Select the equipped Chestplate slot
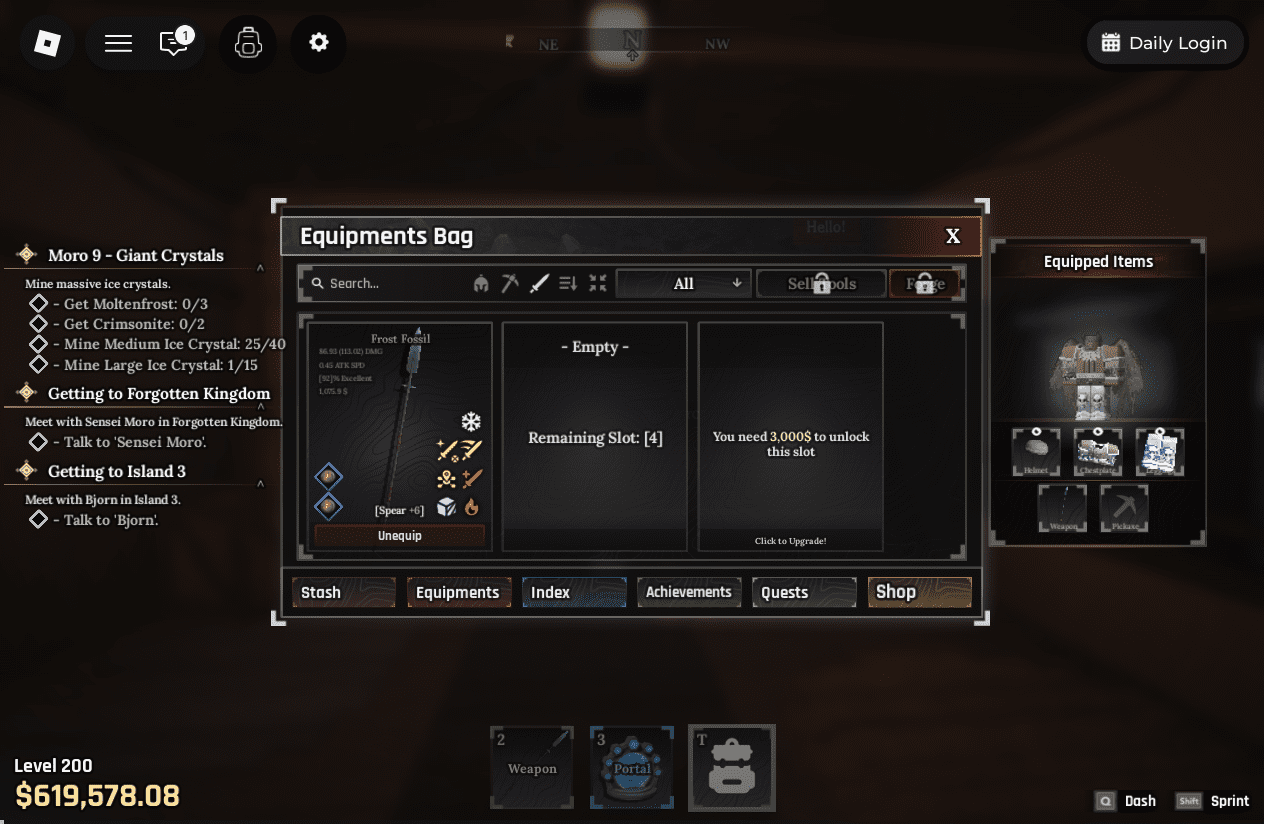Screen dimensions: 1264x824 pyautogui.click(x=1098, y=452)
